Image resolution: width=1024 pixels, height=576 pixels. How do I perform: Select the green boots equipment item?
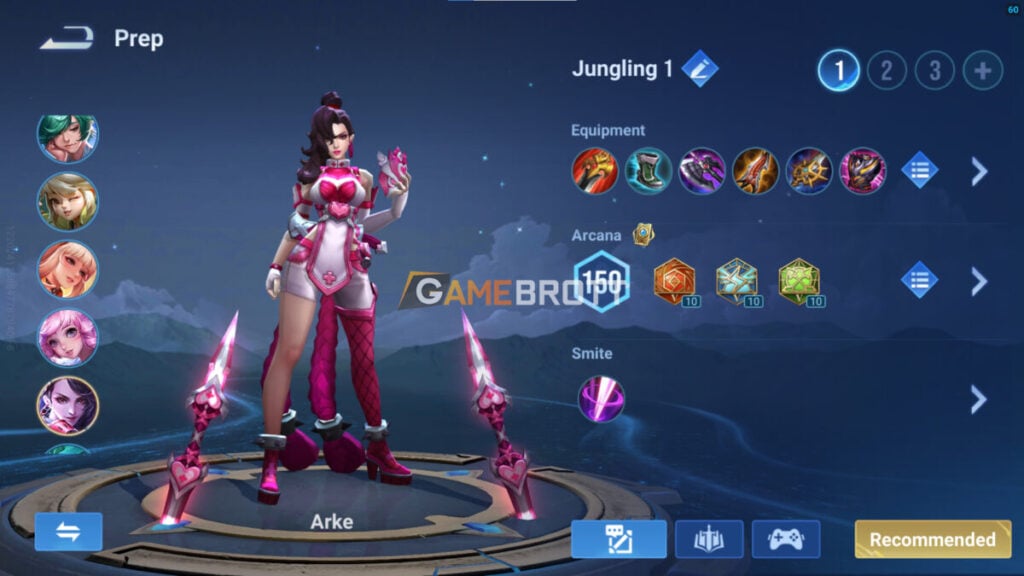[648, 171]
